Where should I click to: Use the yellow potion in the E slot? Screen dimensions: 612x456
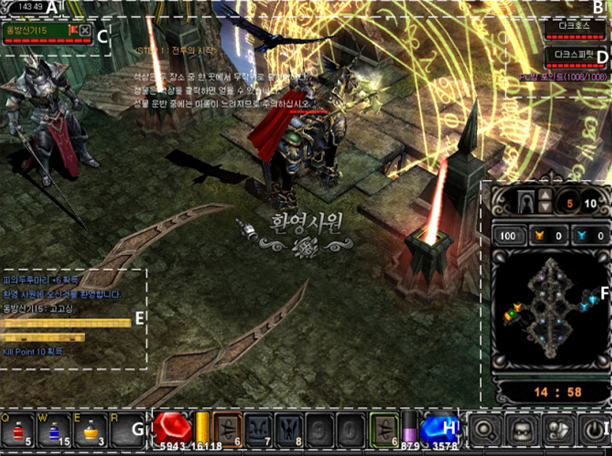[88, 432]
